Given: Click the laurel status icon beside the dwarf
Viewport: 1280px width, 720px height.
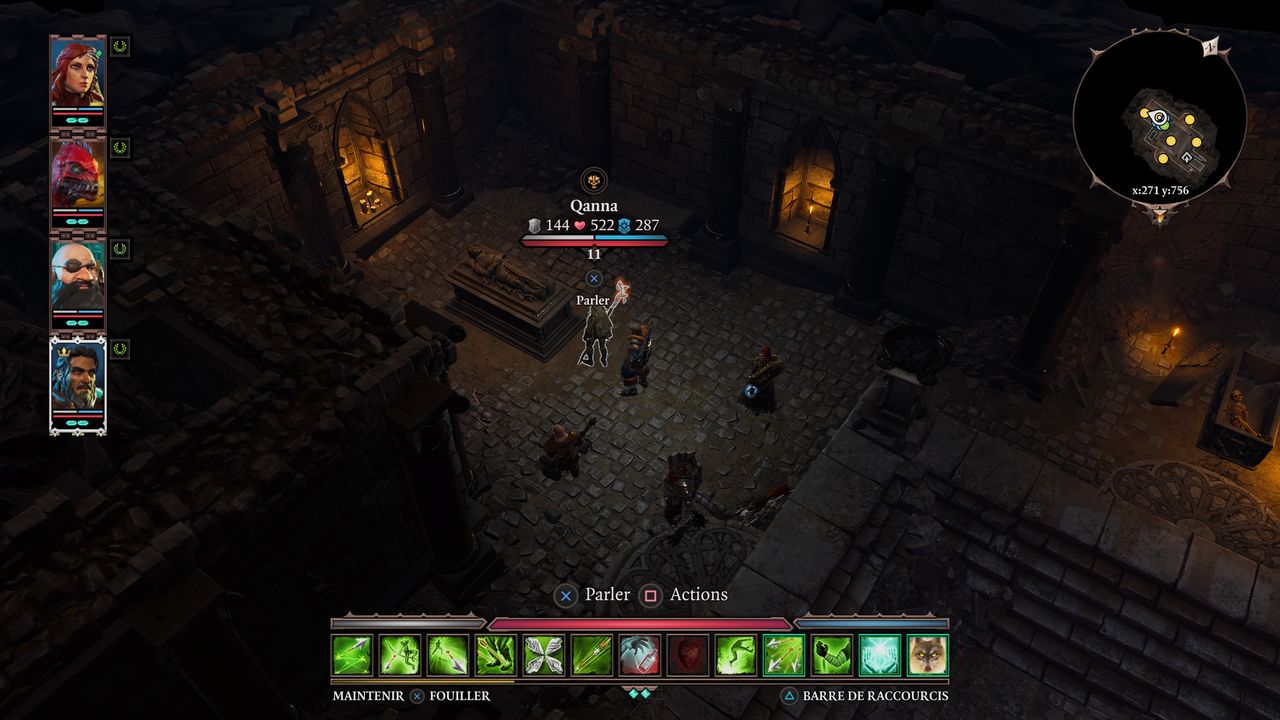Looking at the screenshot, I should pyautogui.click(x=120, y=248).
